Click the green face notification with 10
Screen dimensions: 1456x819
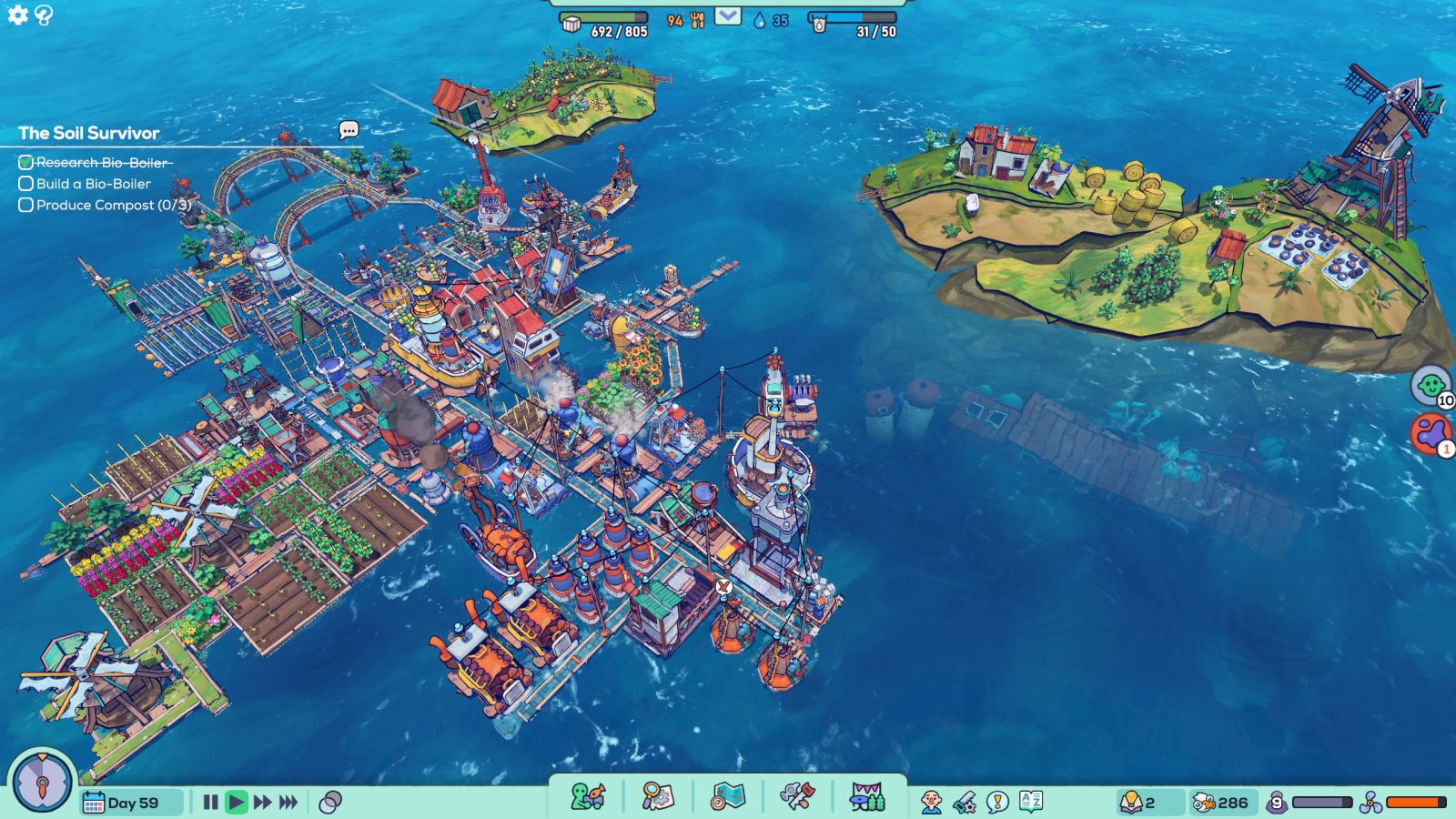pos(1431,385)
